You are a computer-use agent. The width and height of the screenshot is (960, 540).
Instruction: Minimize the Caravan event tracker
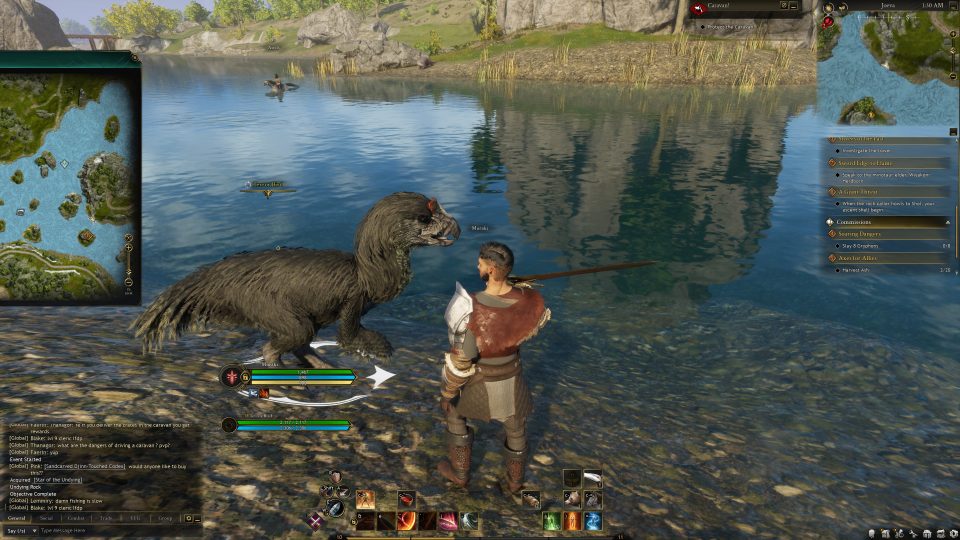click(x=793, y=6)
